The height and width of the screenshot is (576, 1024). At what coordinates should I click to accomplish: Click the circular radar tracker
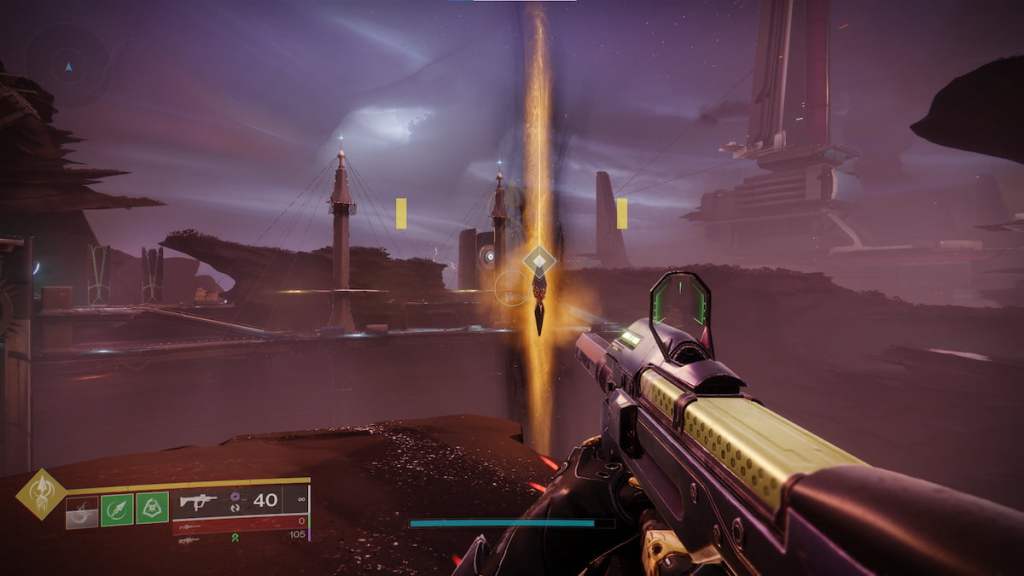pyautogui.click(x=68, y=67)
